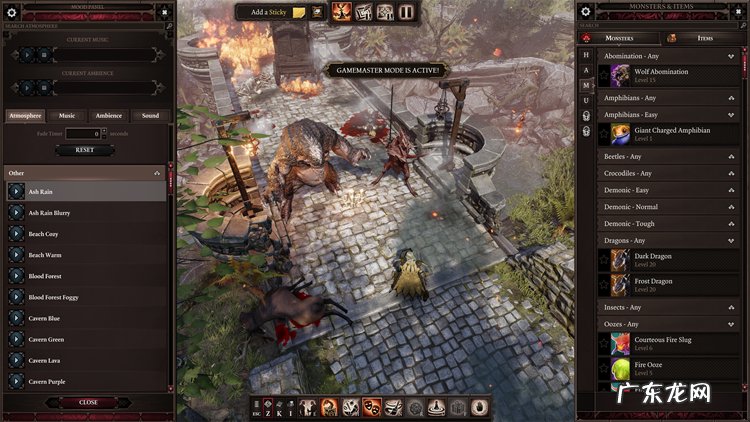The image size is (750, 422).
Task: Show the Sound tab
Action: (150, 116)
